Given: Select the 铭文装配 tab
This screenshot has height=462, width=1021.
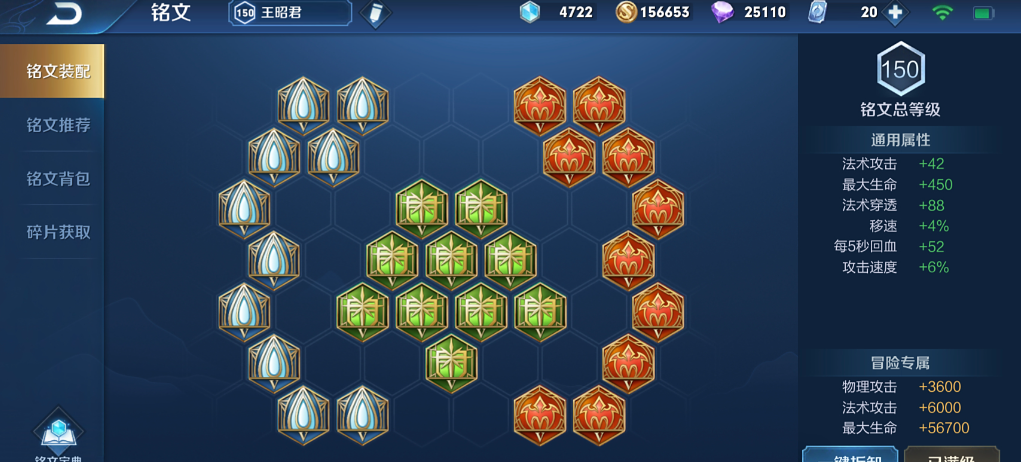Looking at the screenshot, I should [57, 71].
